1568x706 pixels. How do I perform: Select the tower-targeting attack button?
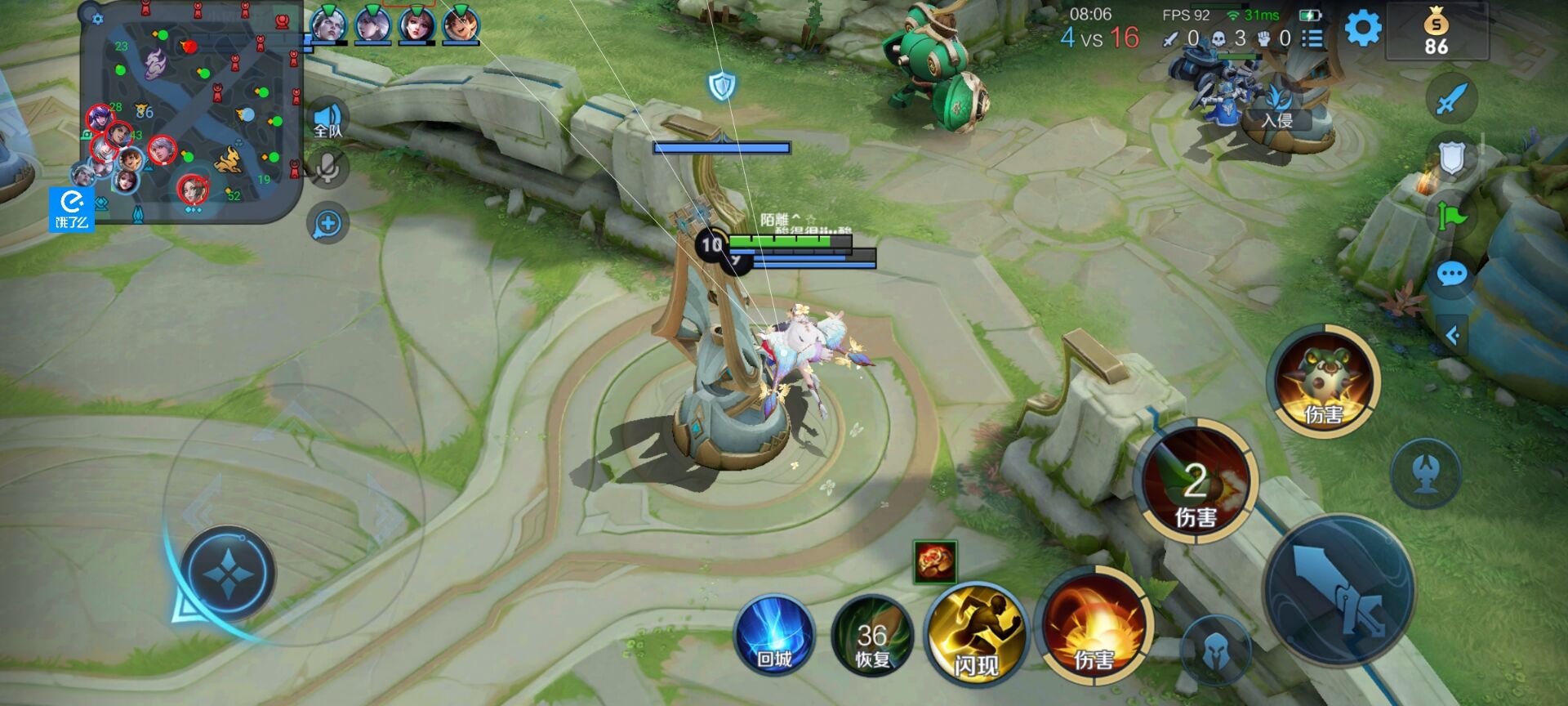[1426, 474]
